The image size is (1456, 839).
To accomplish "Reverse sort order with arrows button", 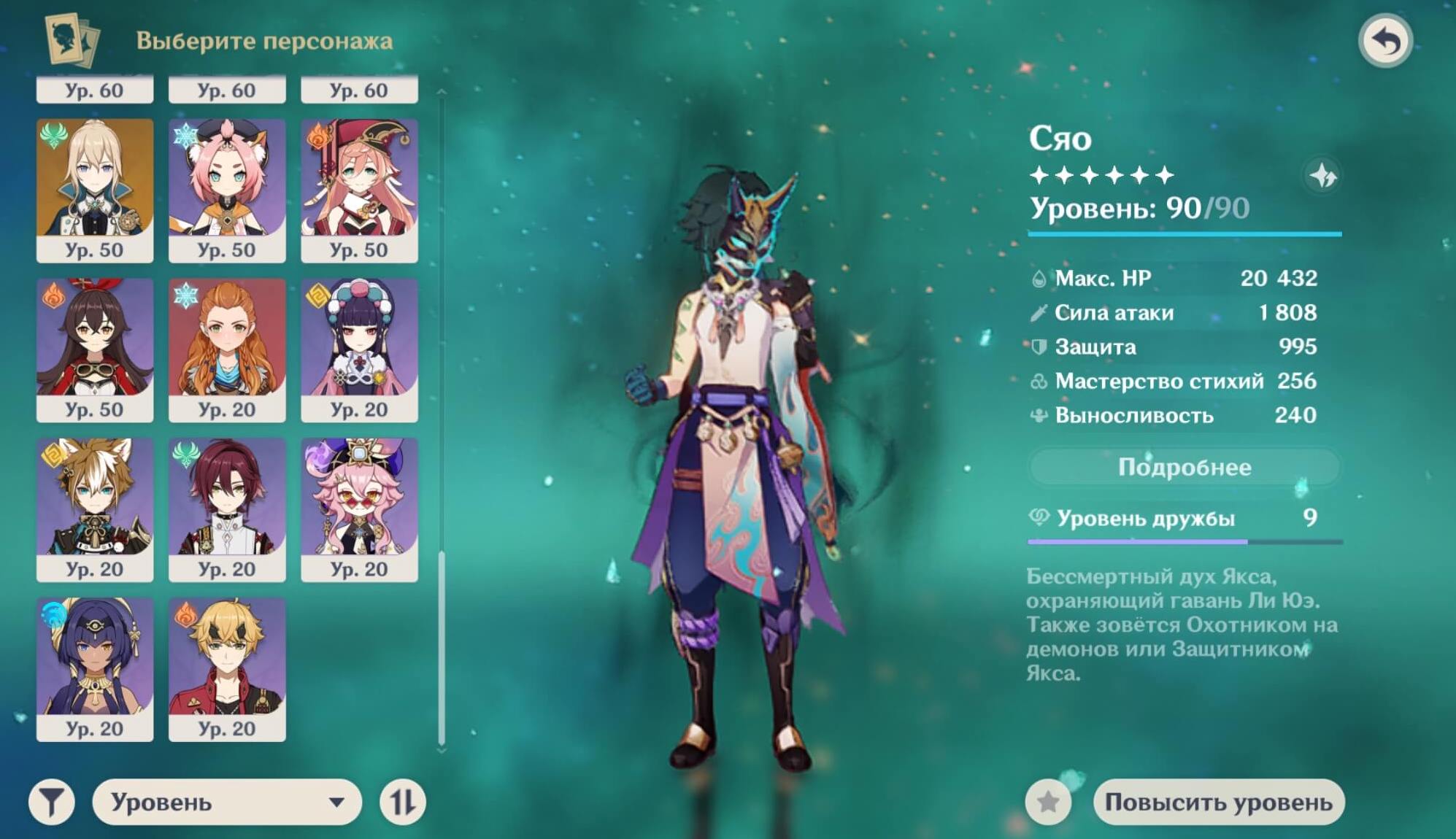I will pos(402,802).
